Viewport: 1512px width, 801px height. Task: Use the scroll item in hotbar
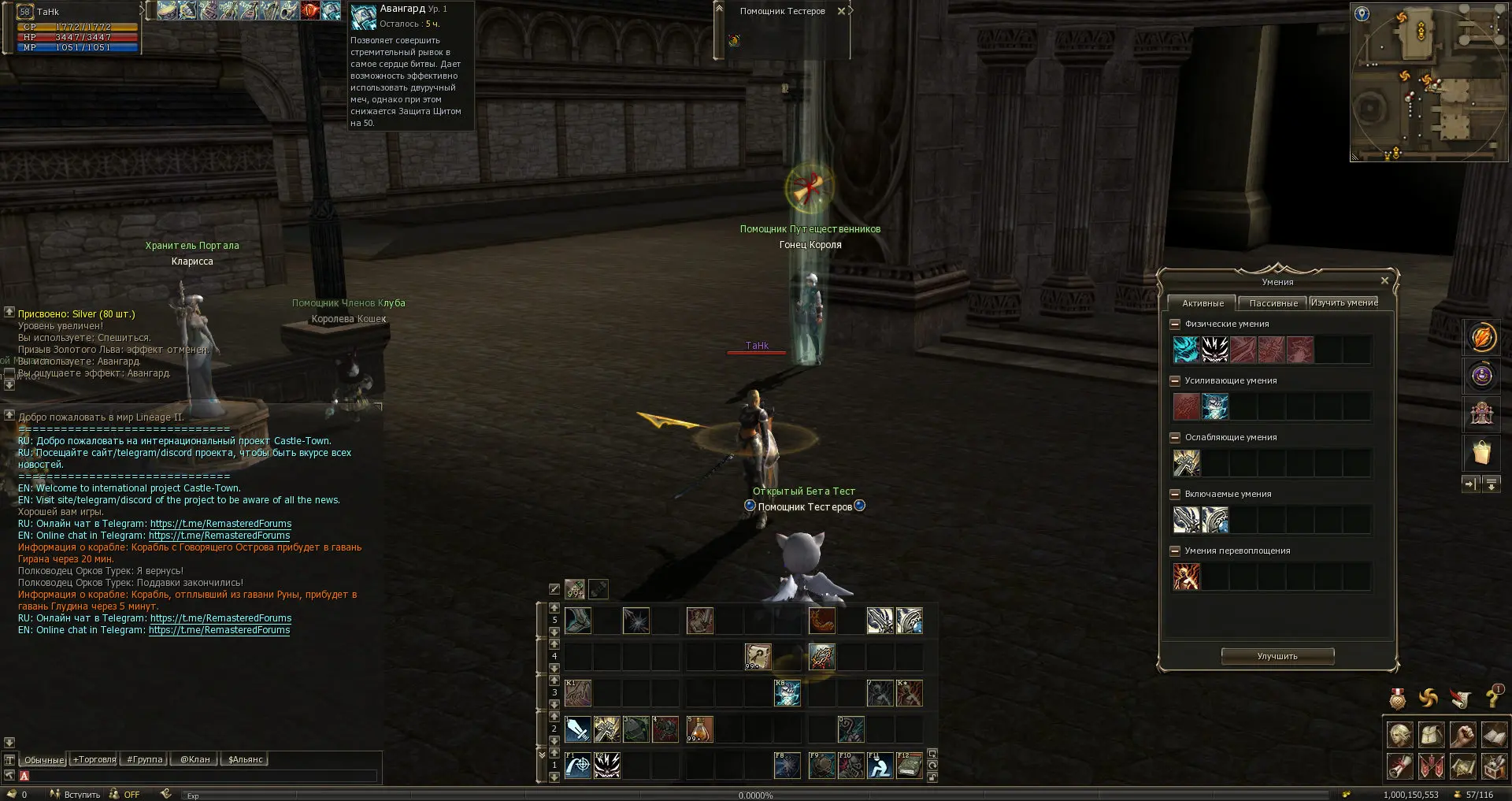tap(758, 657)
